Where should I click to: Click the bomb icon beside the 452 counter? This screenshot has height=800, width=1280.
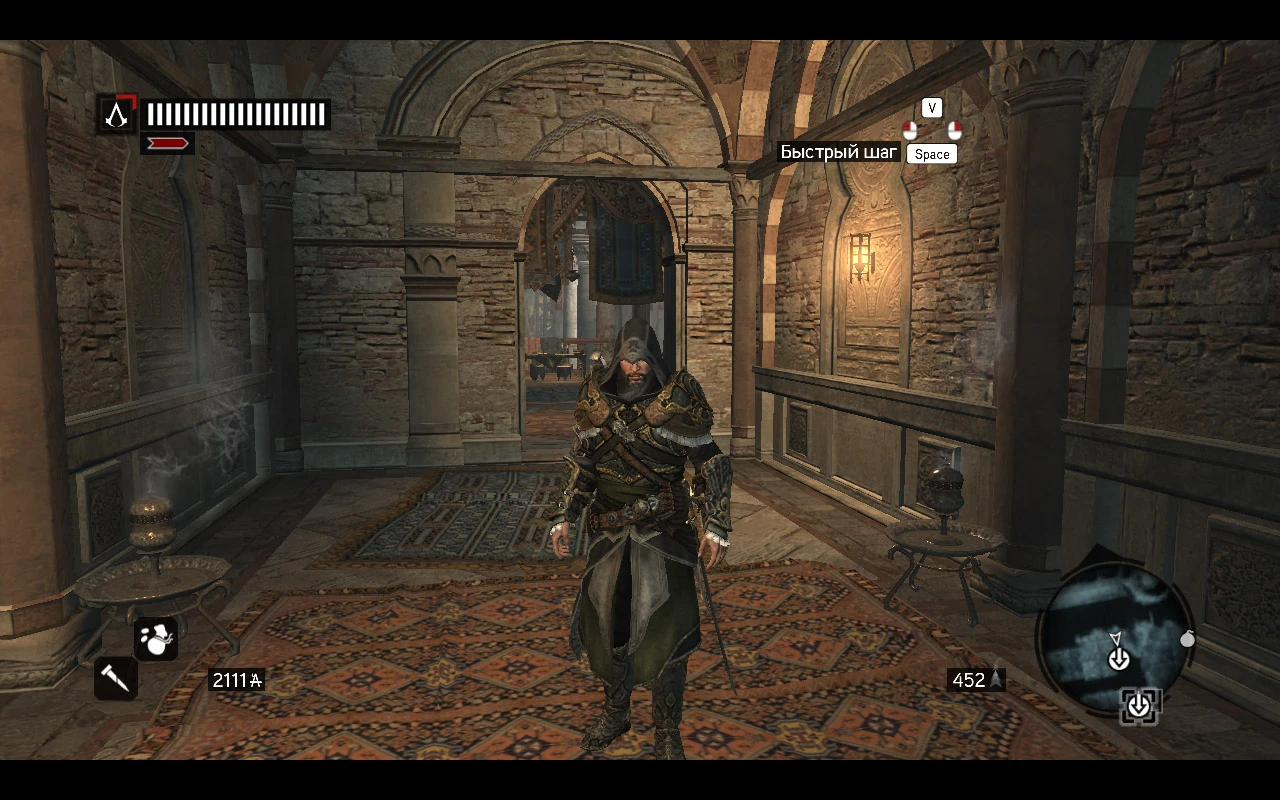point(994,679)
